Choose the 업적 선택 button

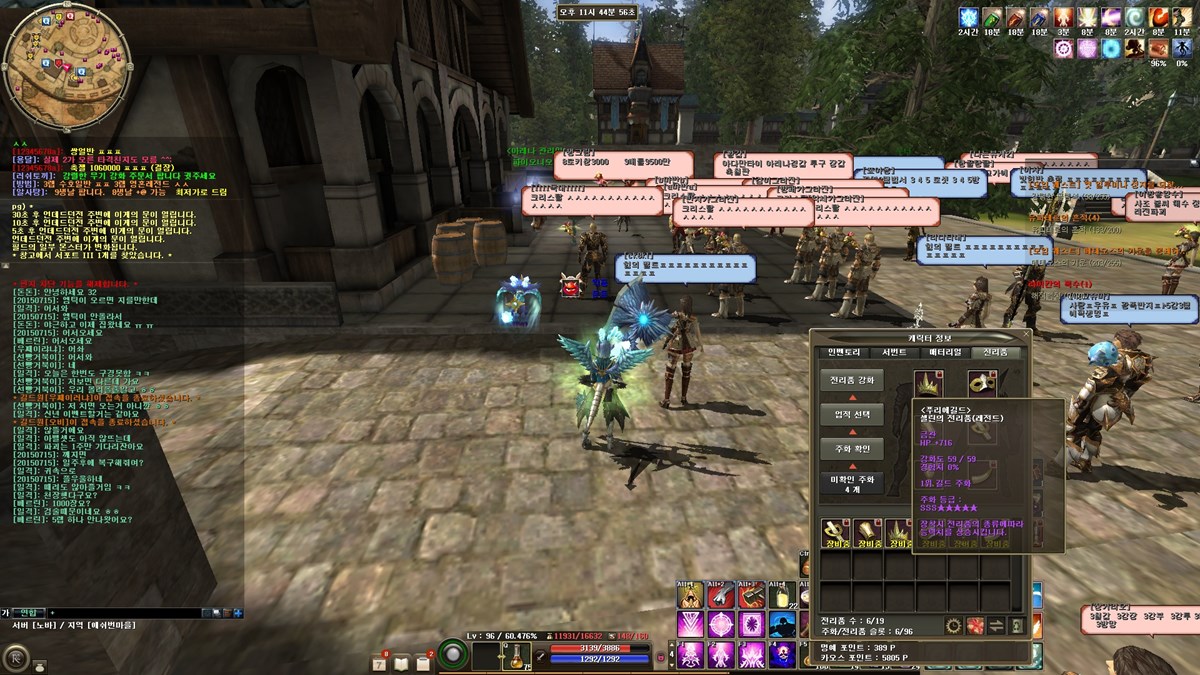pyautogui.click(x=851, y=414)
